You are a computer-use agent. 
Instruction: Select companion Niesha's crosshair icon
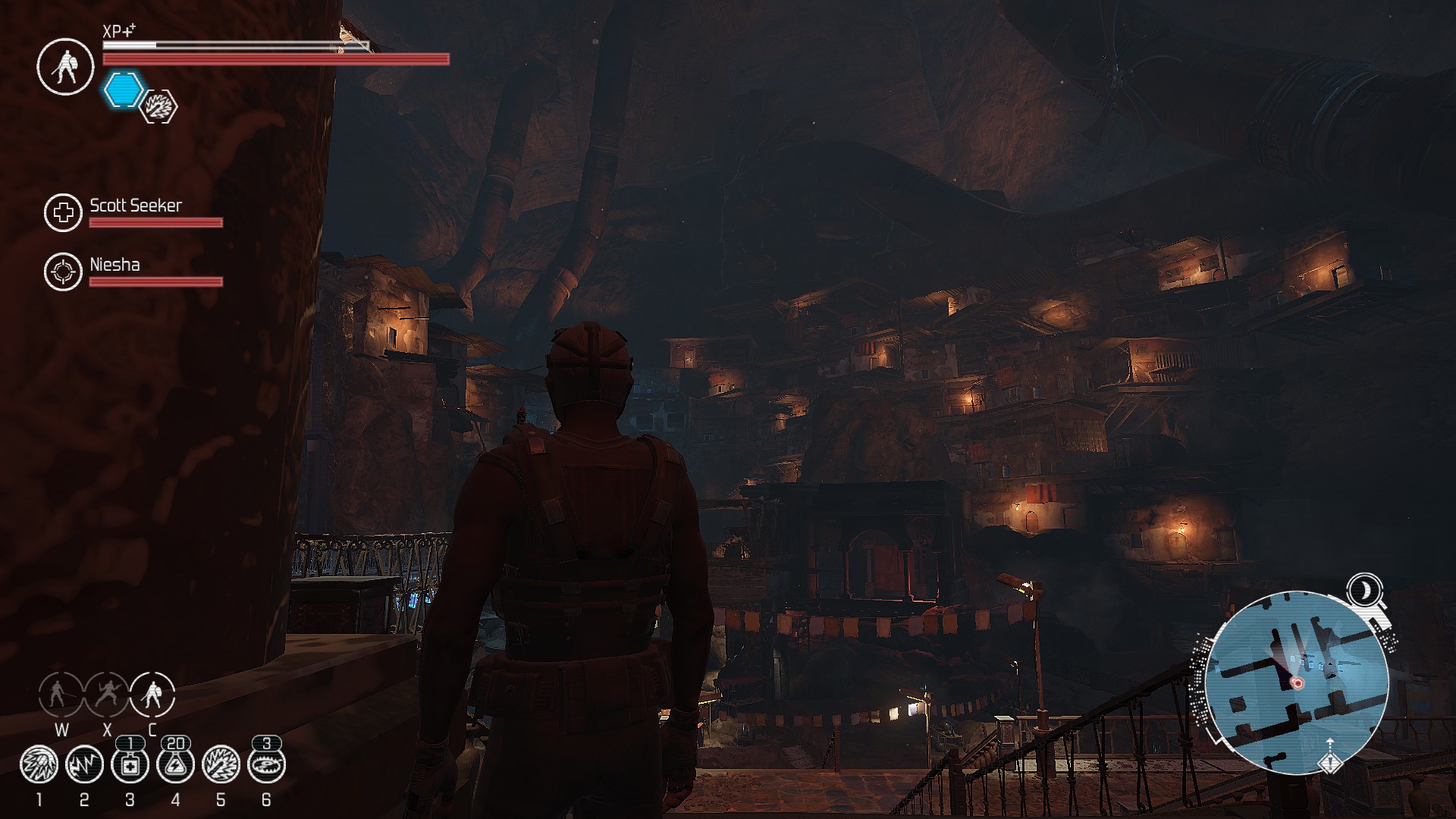coord(63,271)
